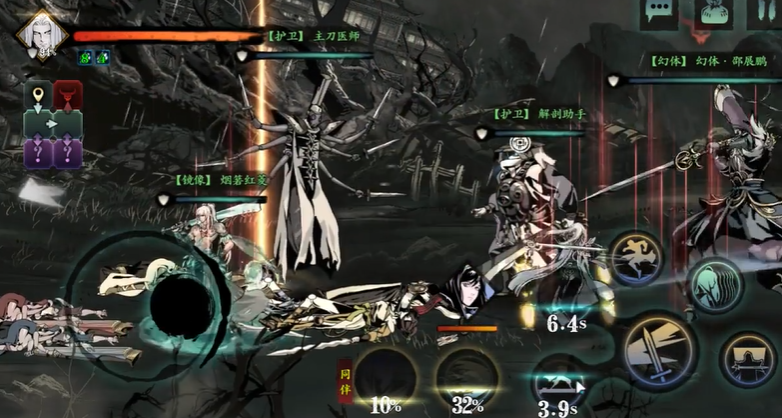This screenshot has height=418, width=782.
Task: Open the menu icon beside the bag
Action: click(x=764, y=12)
